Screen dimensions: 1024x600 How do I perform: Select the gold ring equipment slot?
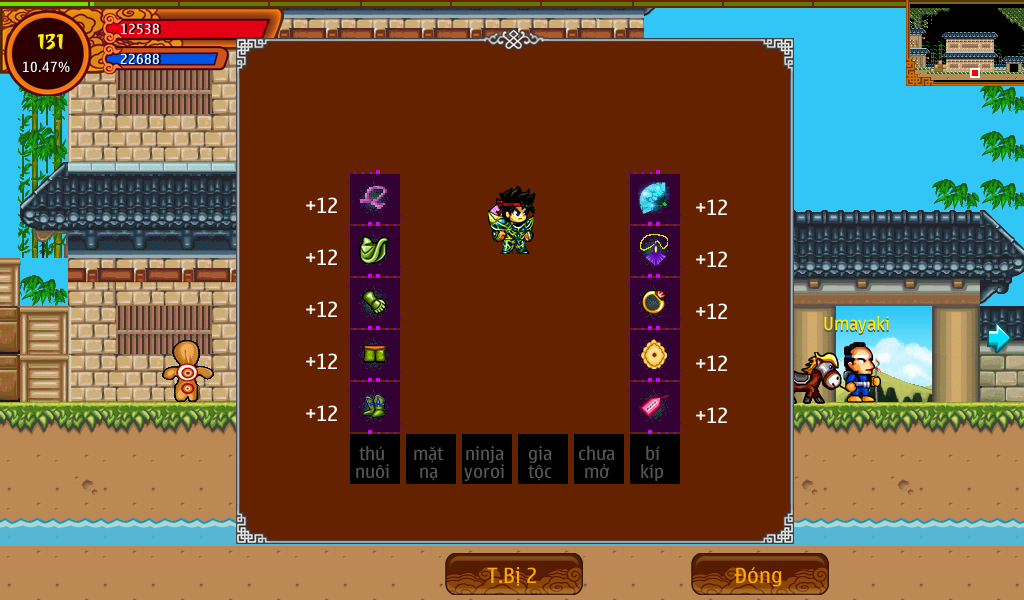tap(655, 303)
